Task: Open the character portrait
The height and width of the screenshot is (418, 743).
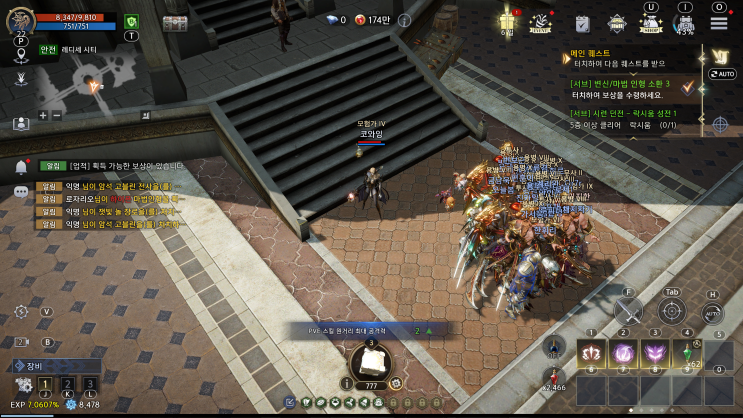Action: click(x=21, y=20)
